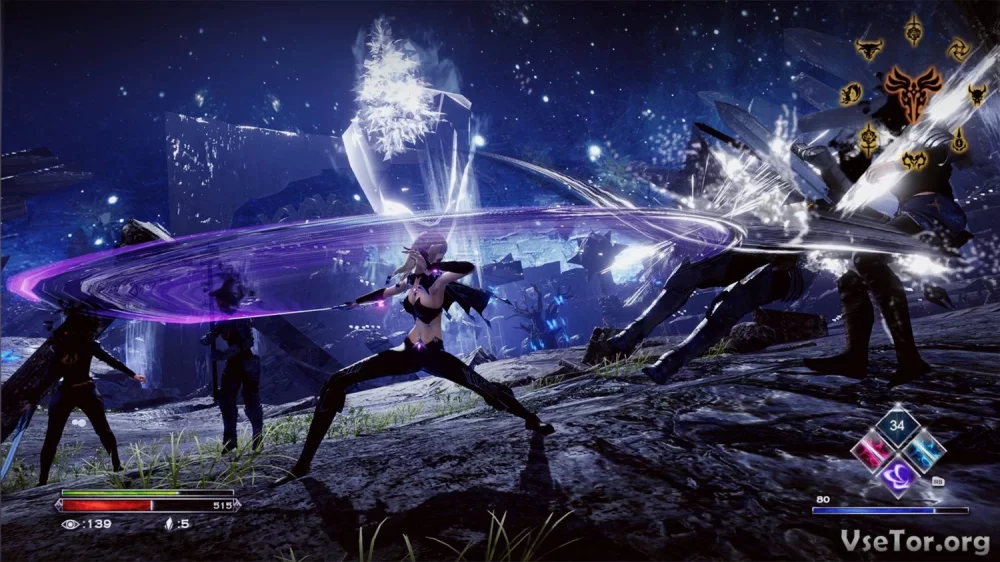1000x562 pixels.
Task: Click the skill diamond showing 34
Action: tap(898, 426)
